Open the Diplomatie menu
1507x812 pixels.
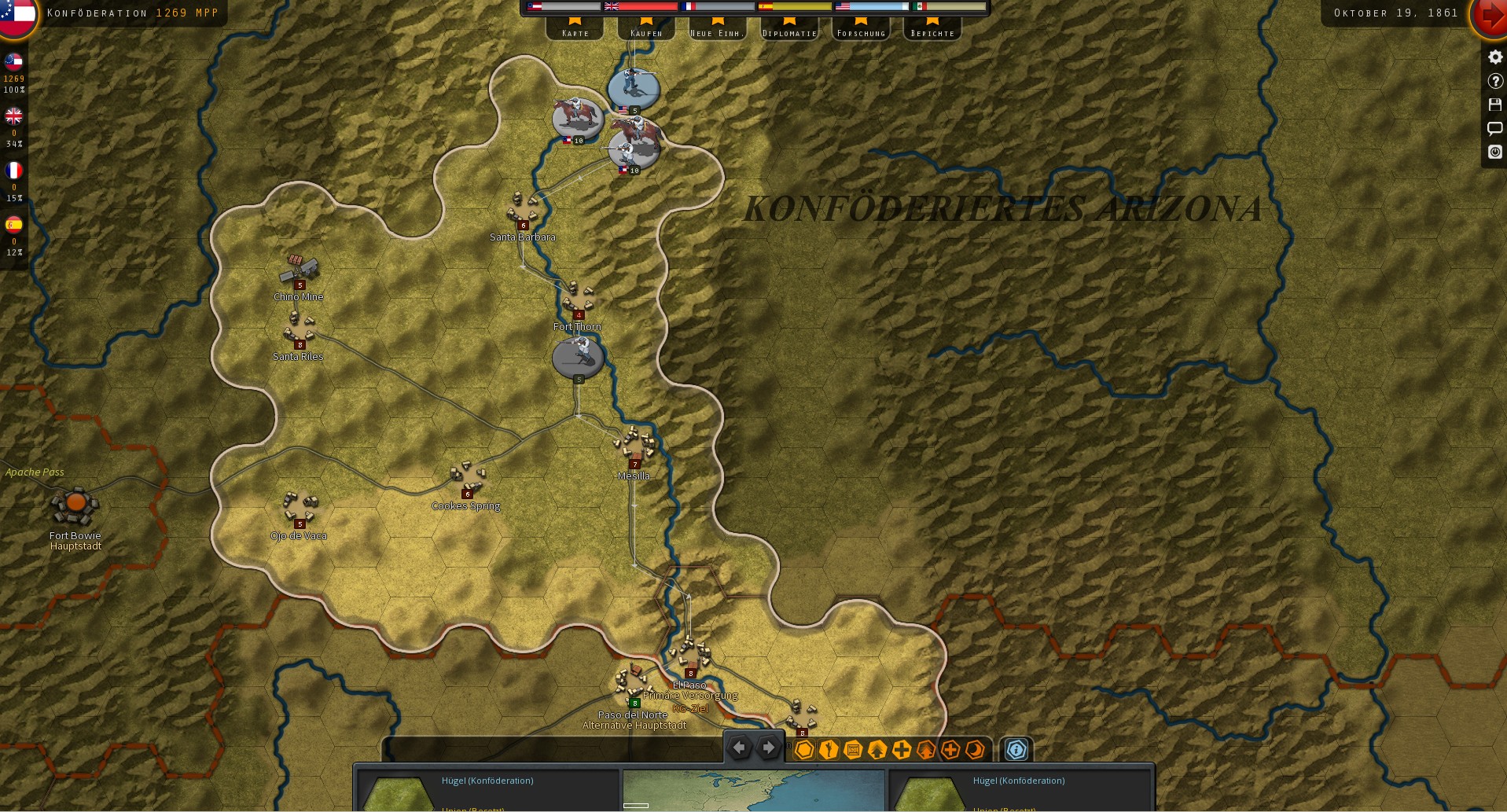click(788, 31)
